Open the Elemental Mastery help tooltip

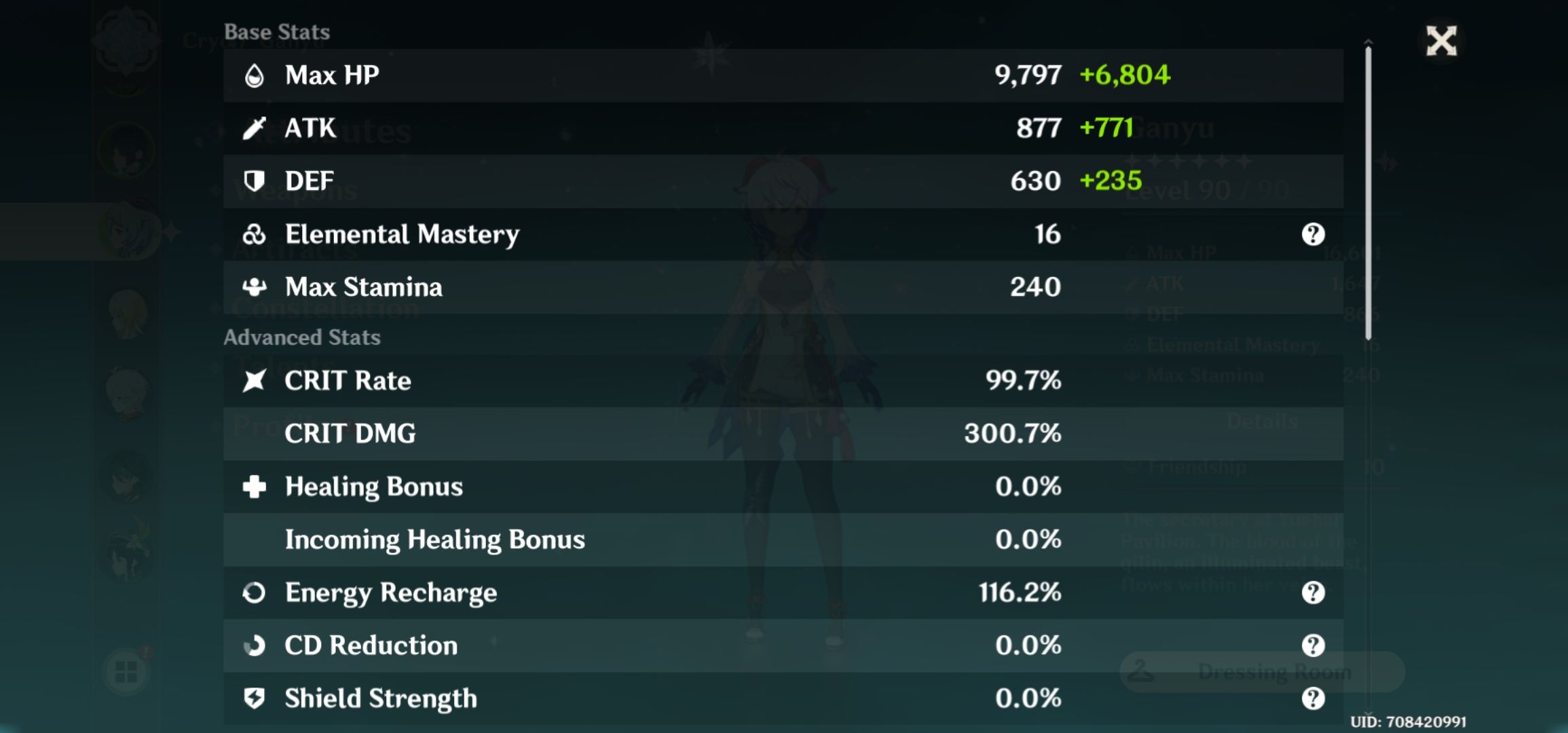point(1315,234)
